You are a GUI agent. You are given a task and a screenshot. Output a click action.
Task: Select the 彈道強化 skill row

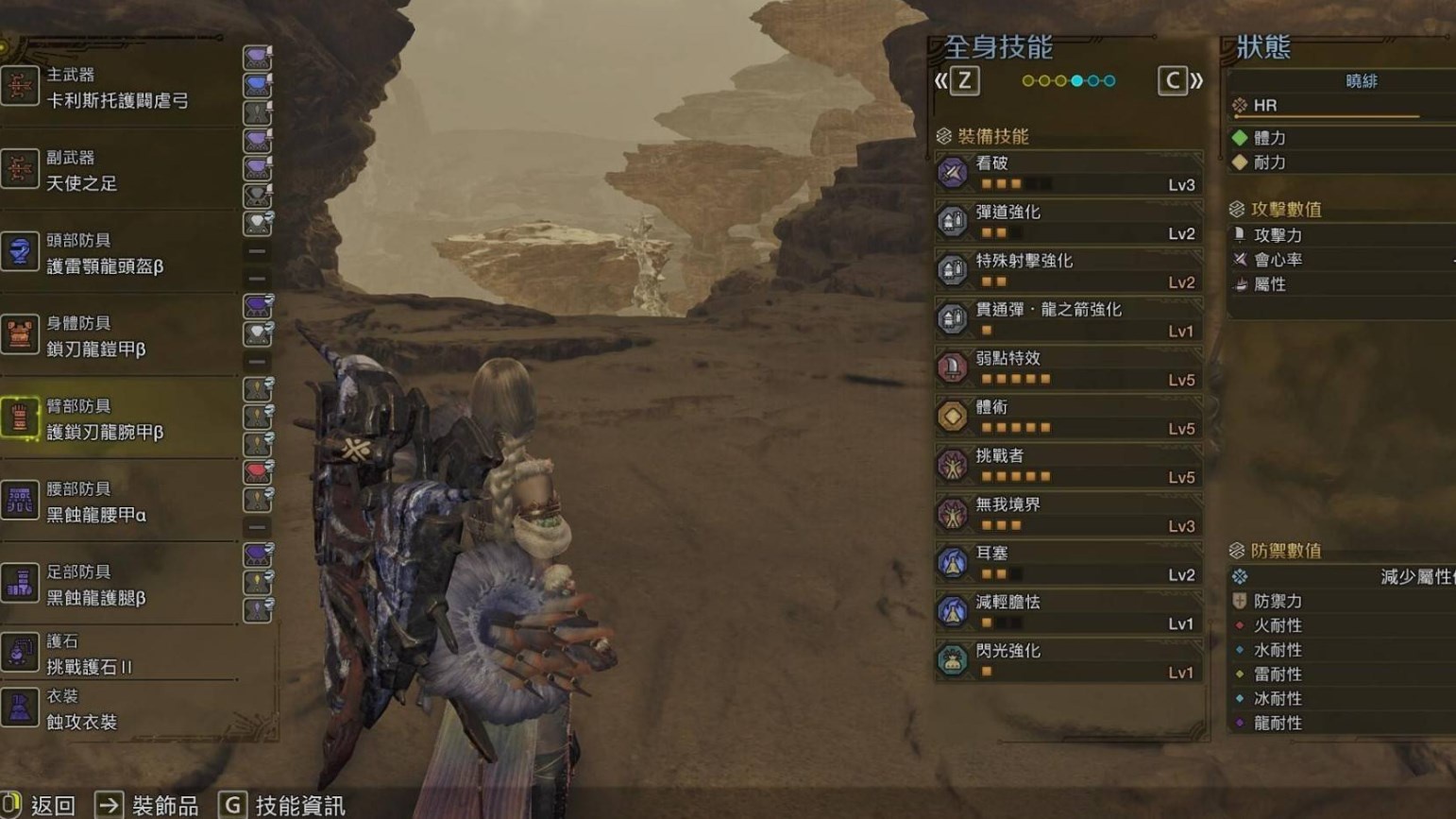click(1069, 222)
